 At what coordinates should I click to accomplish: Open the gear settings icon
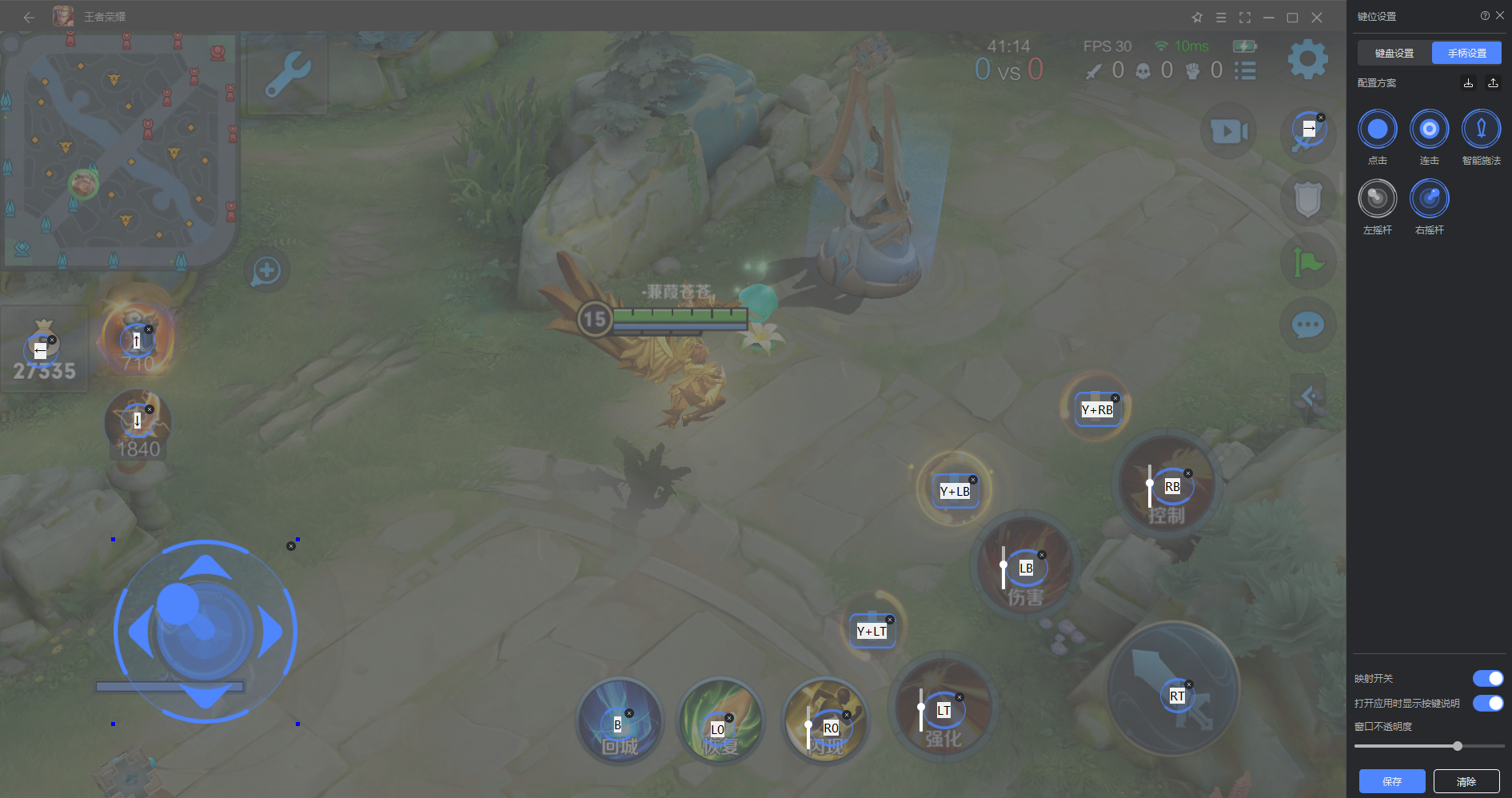[1307, 59]
